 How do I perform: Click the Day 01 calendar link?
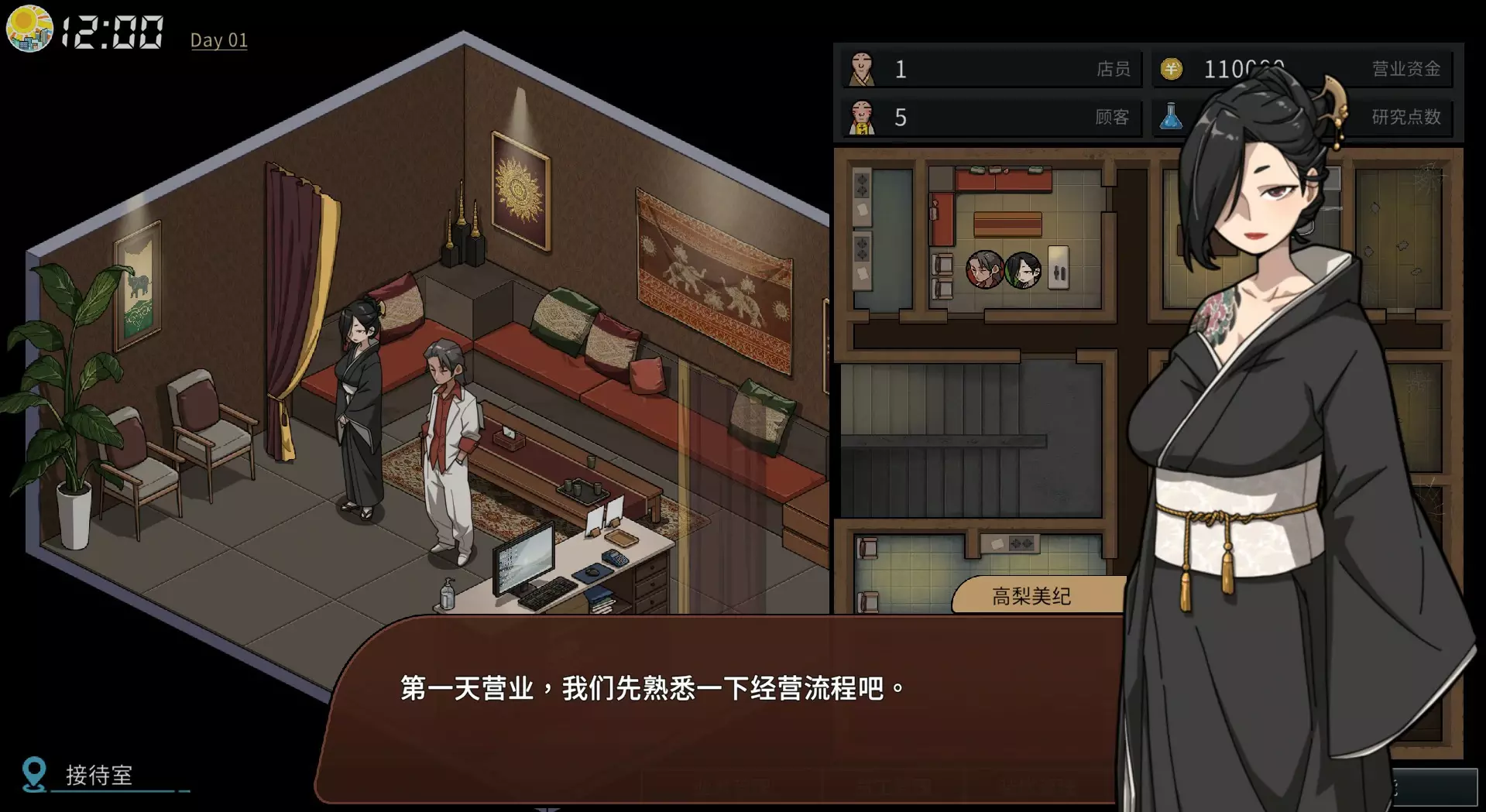pos(219,40)
